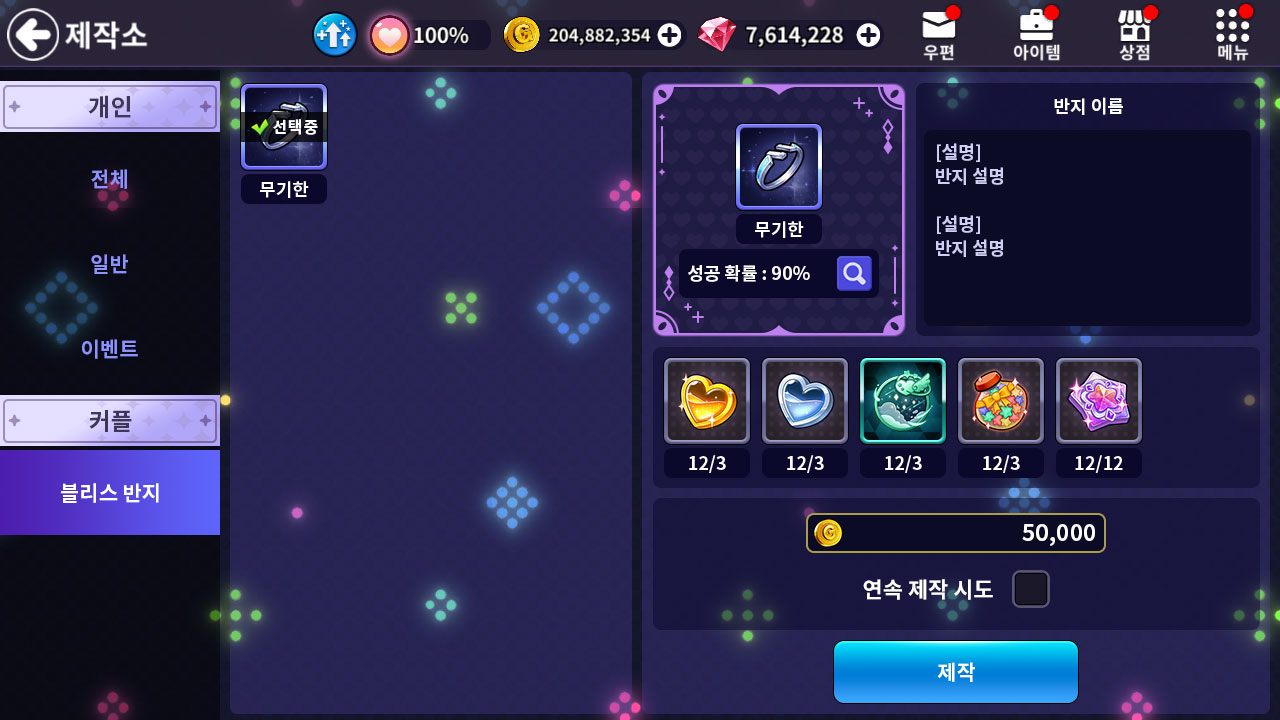Select the blue heart material slot
The width and height of the screenshot is (1280, 720).
(805, 400)
